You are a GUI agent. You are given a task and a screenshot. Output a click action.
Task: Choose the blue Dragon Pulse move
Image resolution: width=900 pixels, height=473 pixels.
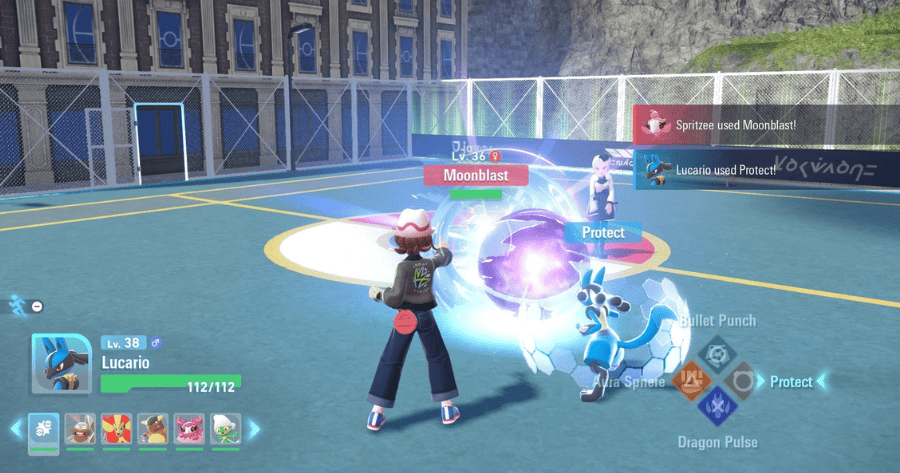[x=716, y=407]
